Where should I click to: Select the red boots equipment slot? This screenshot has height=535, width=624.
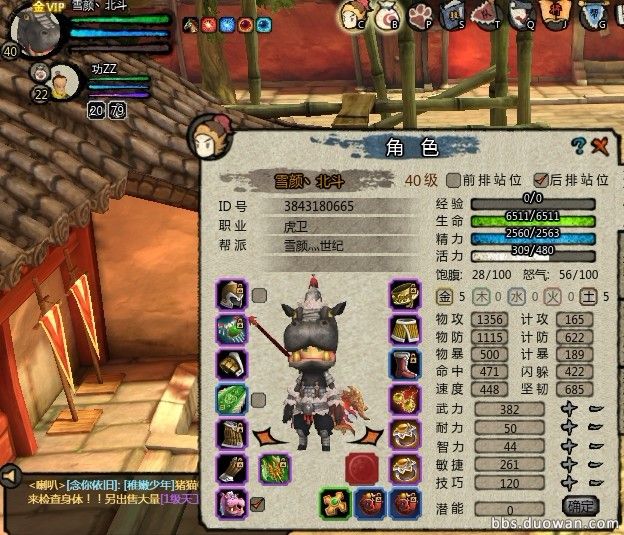404,365
